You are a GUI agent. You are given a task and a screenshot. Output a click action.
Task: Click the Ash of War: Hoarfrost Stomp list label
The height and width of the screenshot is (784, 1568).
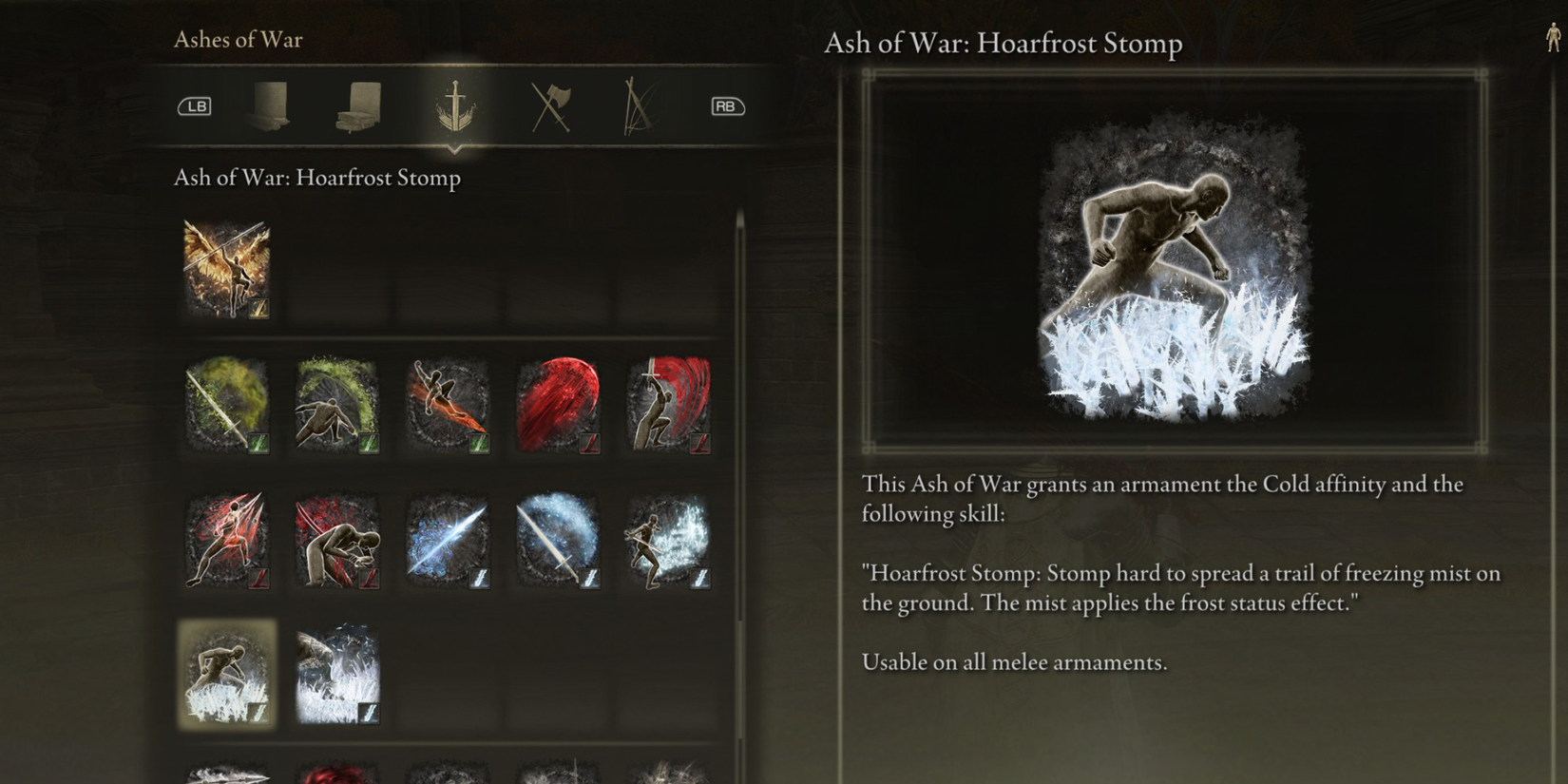pyautogui.click(x=316, y=178)
